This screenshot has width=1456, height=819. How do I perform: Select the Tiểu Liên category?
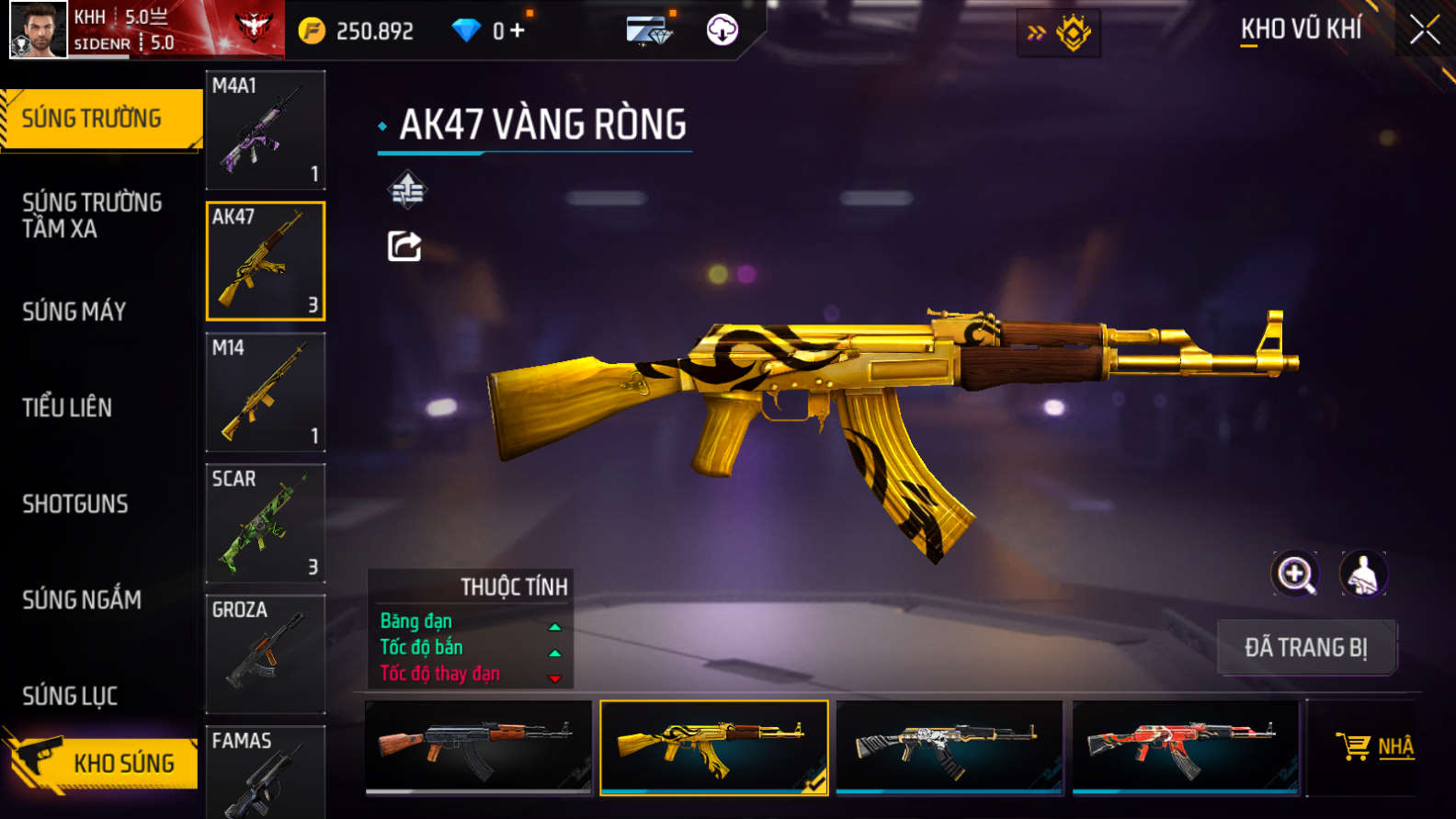click(x=67, y=407)
